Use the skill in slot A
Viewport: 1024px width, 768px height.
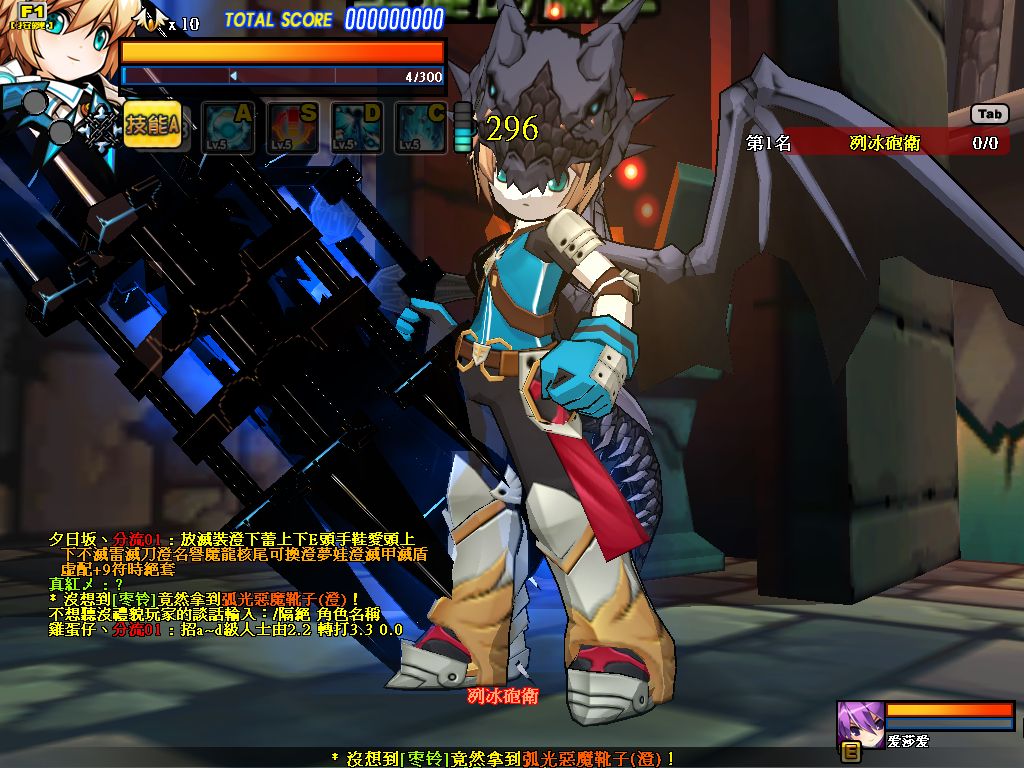pos(227,128)
